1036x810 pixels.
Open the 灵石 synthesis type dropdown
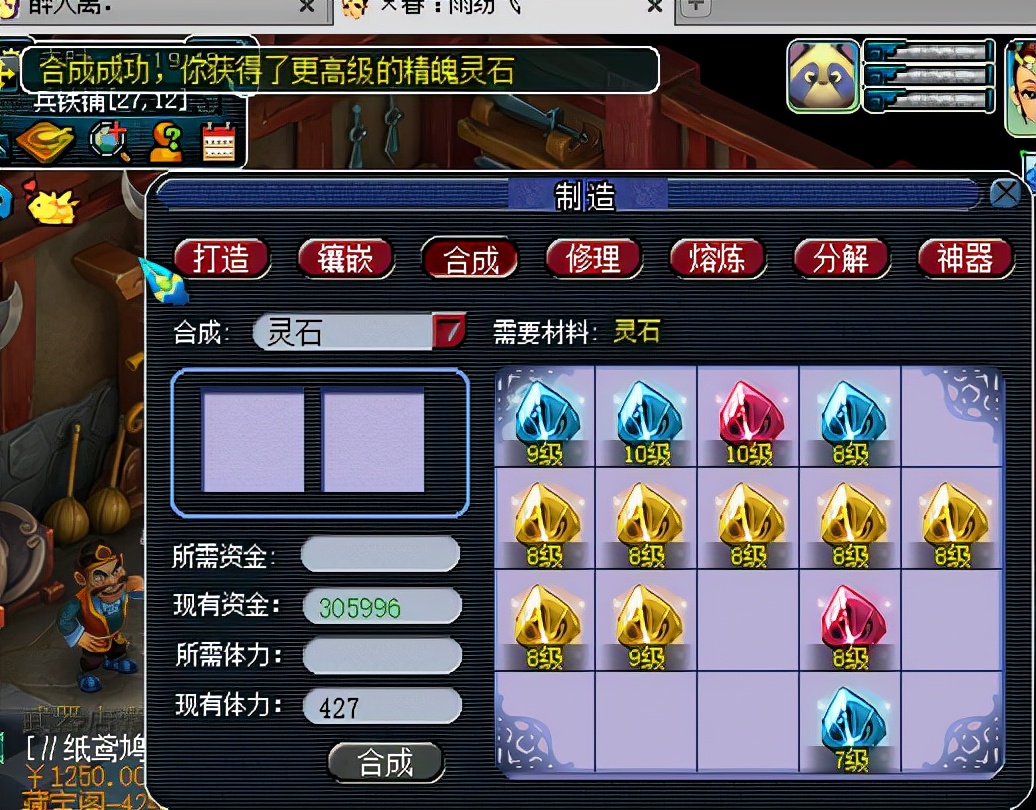449,331
